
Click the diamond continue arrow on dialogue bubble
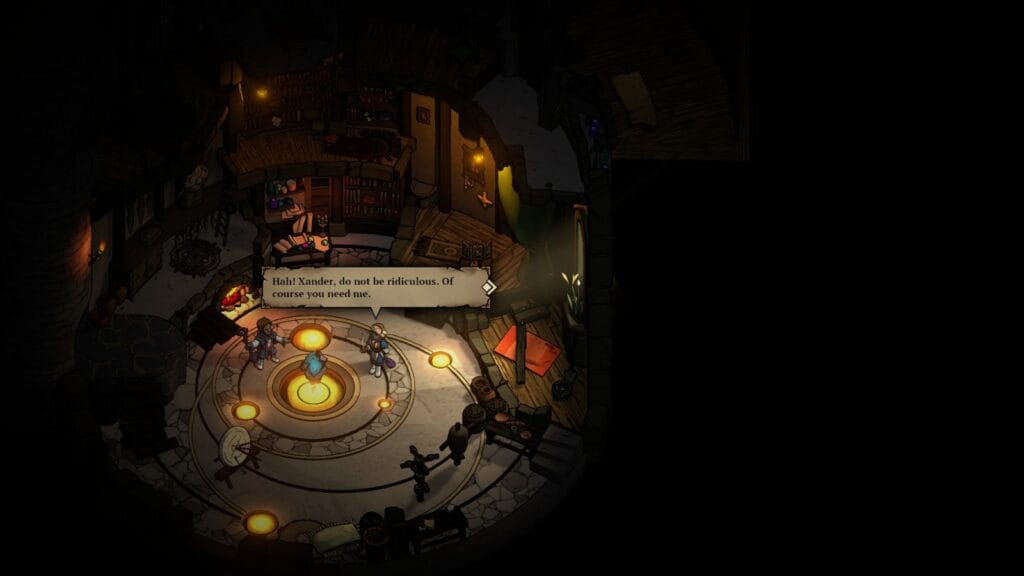point(488,287)
